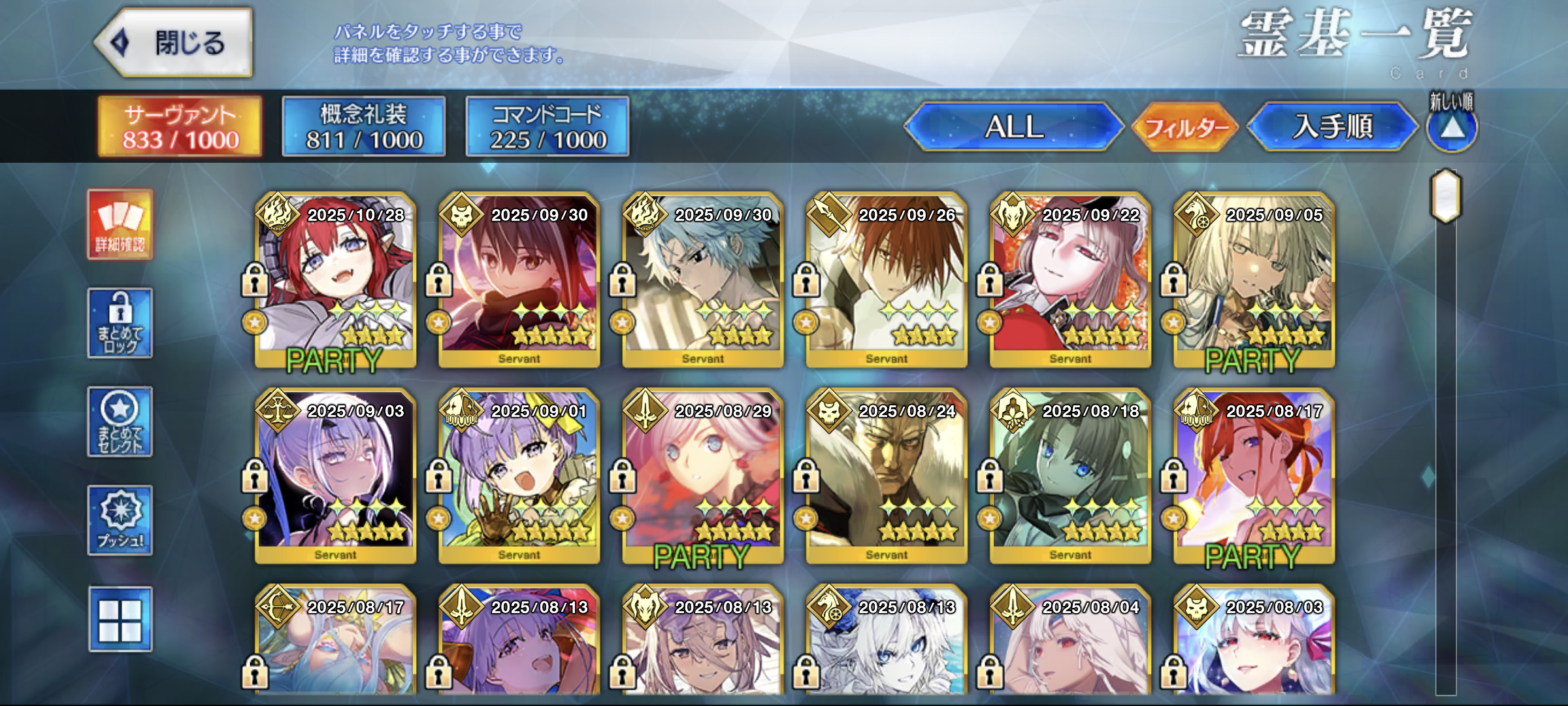Viewport: 1568px width, 706px height.
Task: Choose the servant card dated 2025/08/24
Action: 887,476
